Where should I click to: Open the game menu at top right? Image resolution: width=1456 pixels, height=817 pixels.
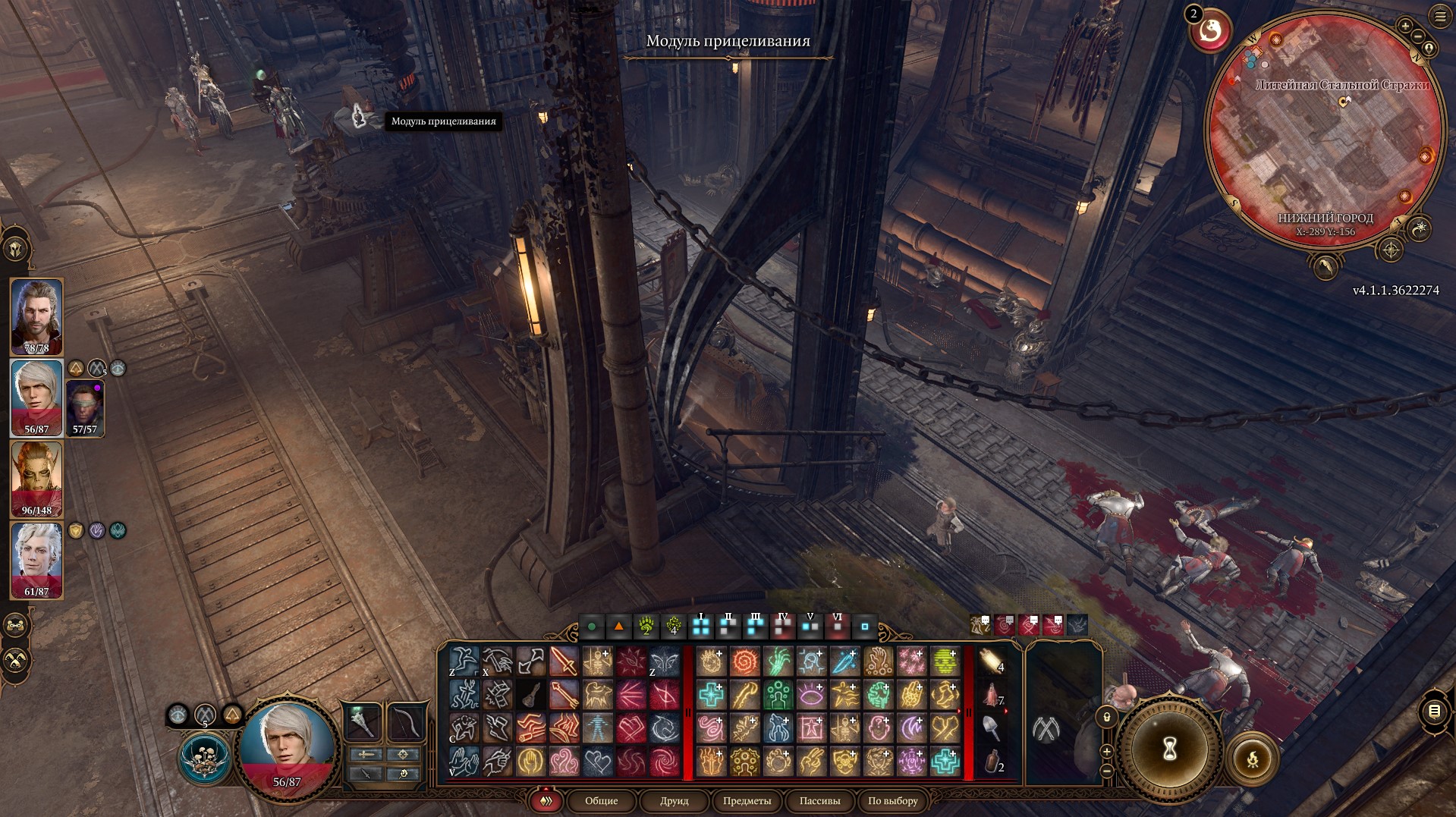click(x=1439, y=17)
